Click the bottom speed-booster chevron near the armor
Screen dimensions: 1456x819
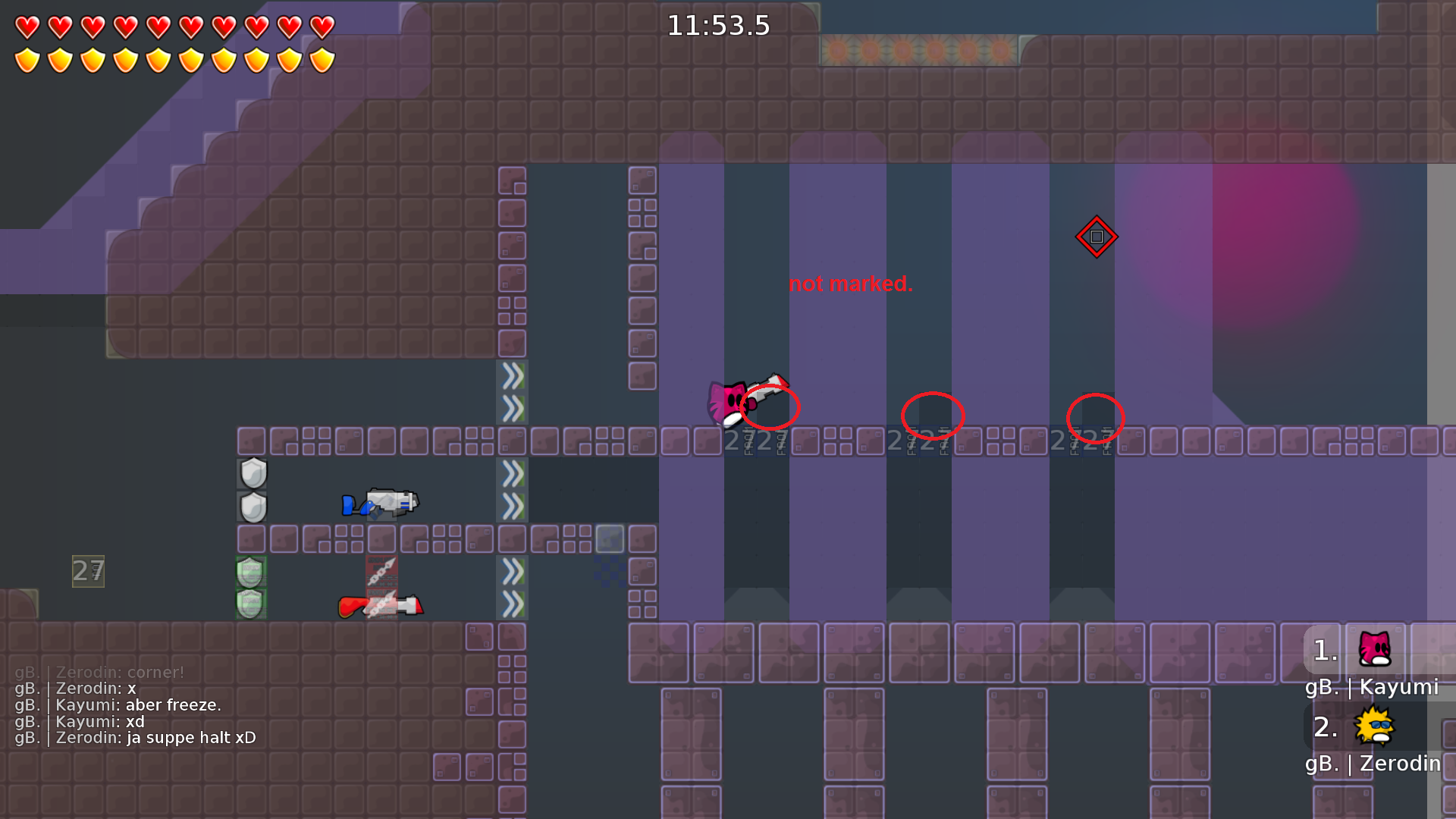point(513,603)
